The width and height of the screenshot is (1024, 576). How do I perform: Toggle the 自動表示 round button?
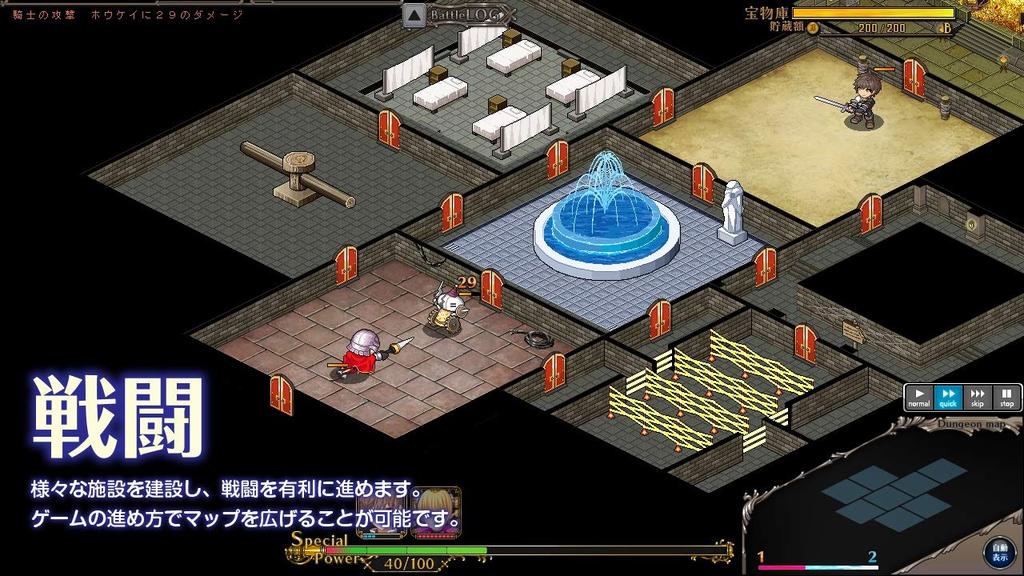(x=998, y=550)
